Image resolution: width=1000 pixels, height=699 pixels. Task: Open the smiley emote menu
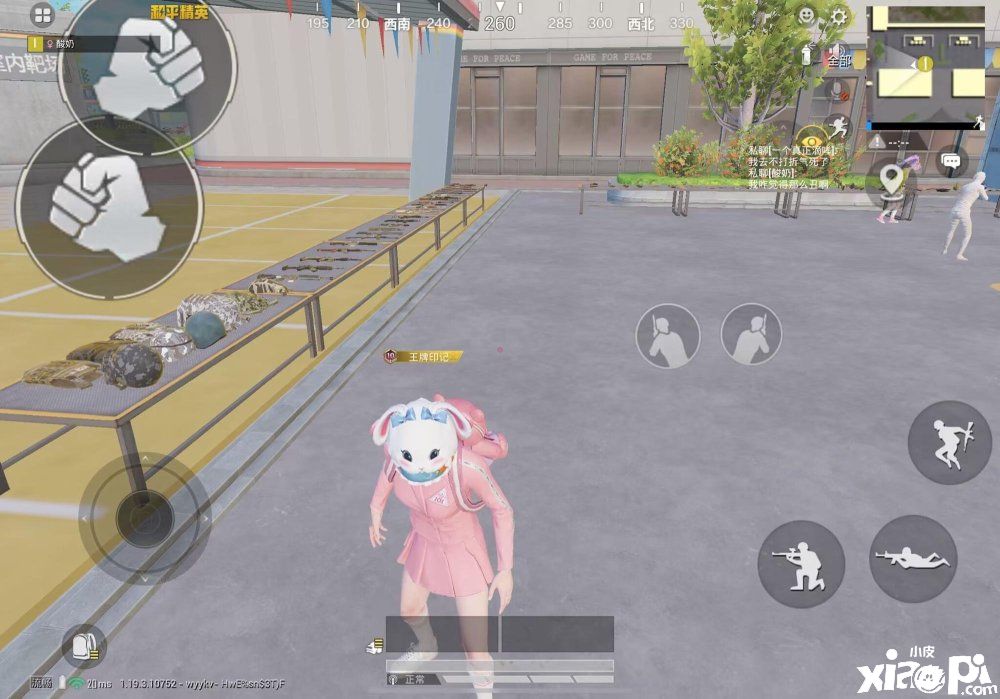806,16
